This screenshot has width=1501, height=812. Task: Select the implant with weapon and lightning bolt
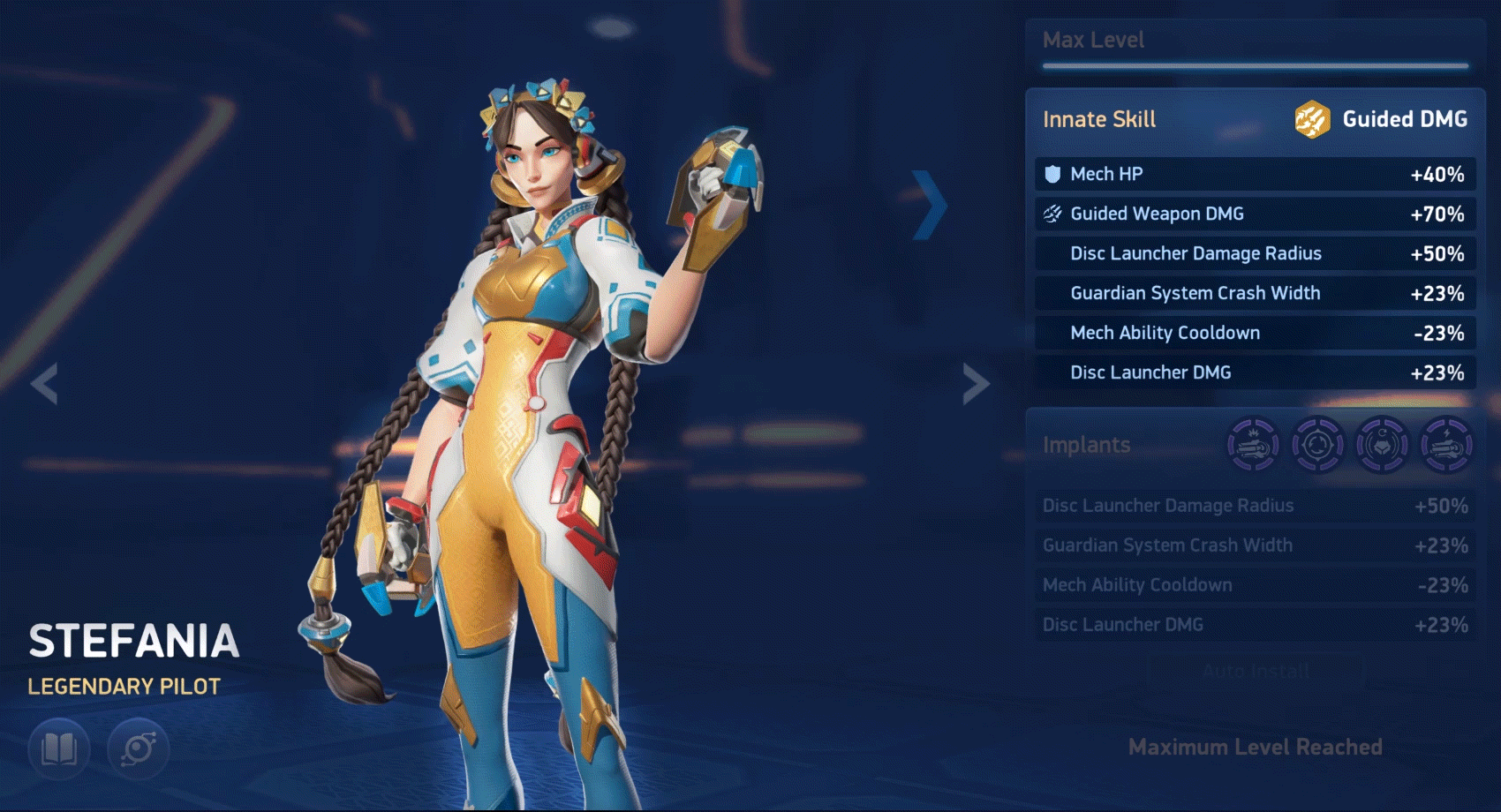[x=1446, y=445]
